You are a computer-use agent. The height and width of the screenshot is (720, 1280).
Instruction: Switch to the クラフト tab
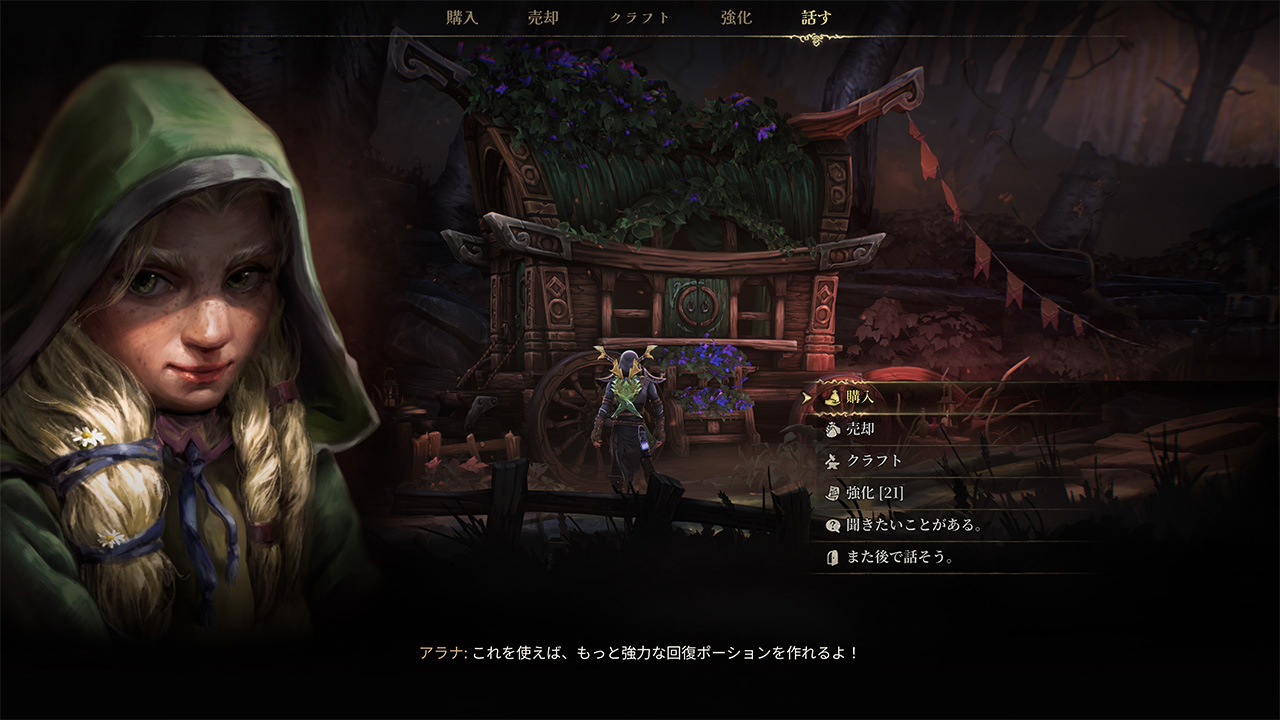(x=638, y=17)
